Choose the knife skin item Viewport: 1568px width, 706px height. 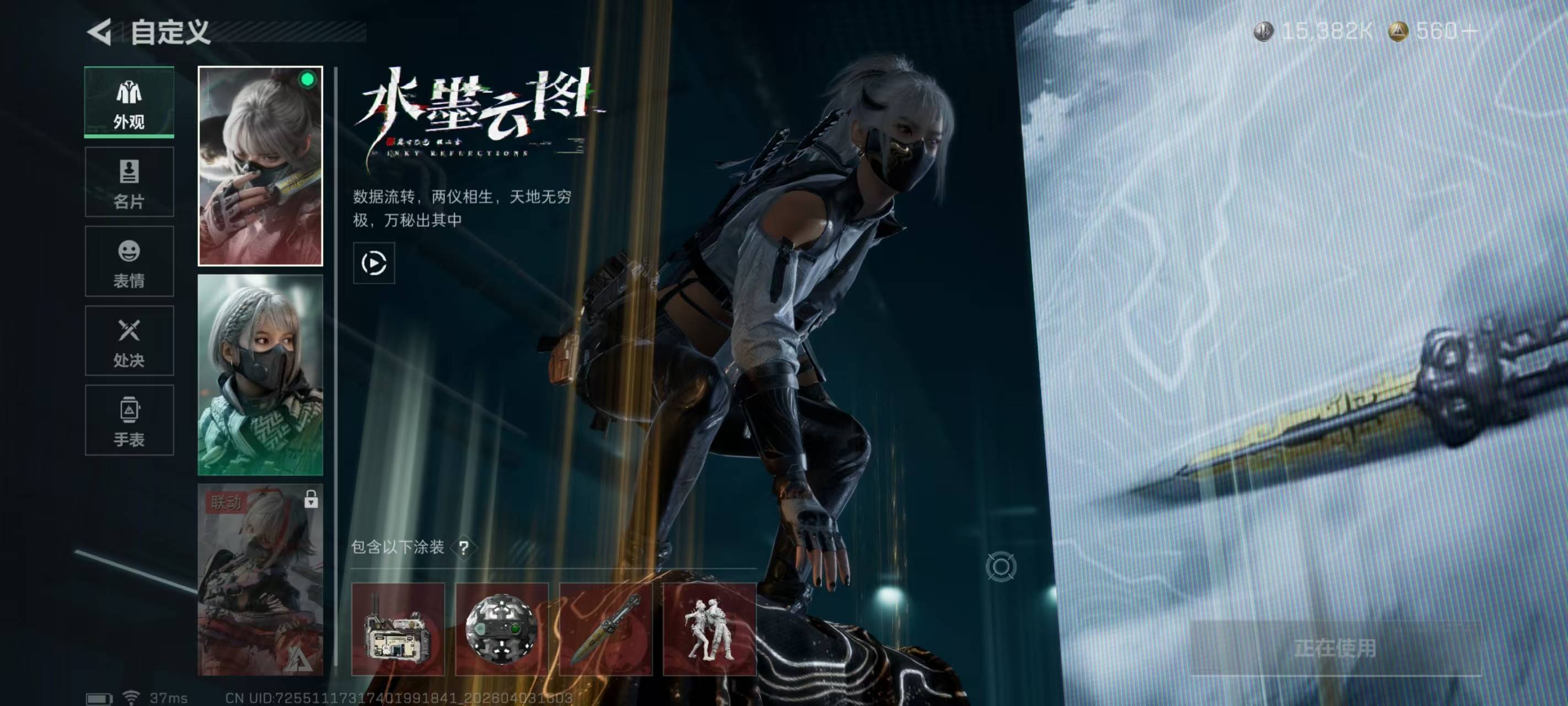point(606,629)
